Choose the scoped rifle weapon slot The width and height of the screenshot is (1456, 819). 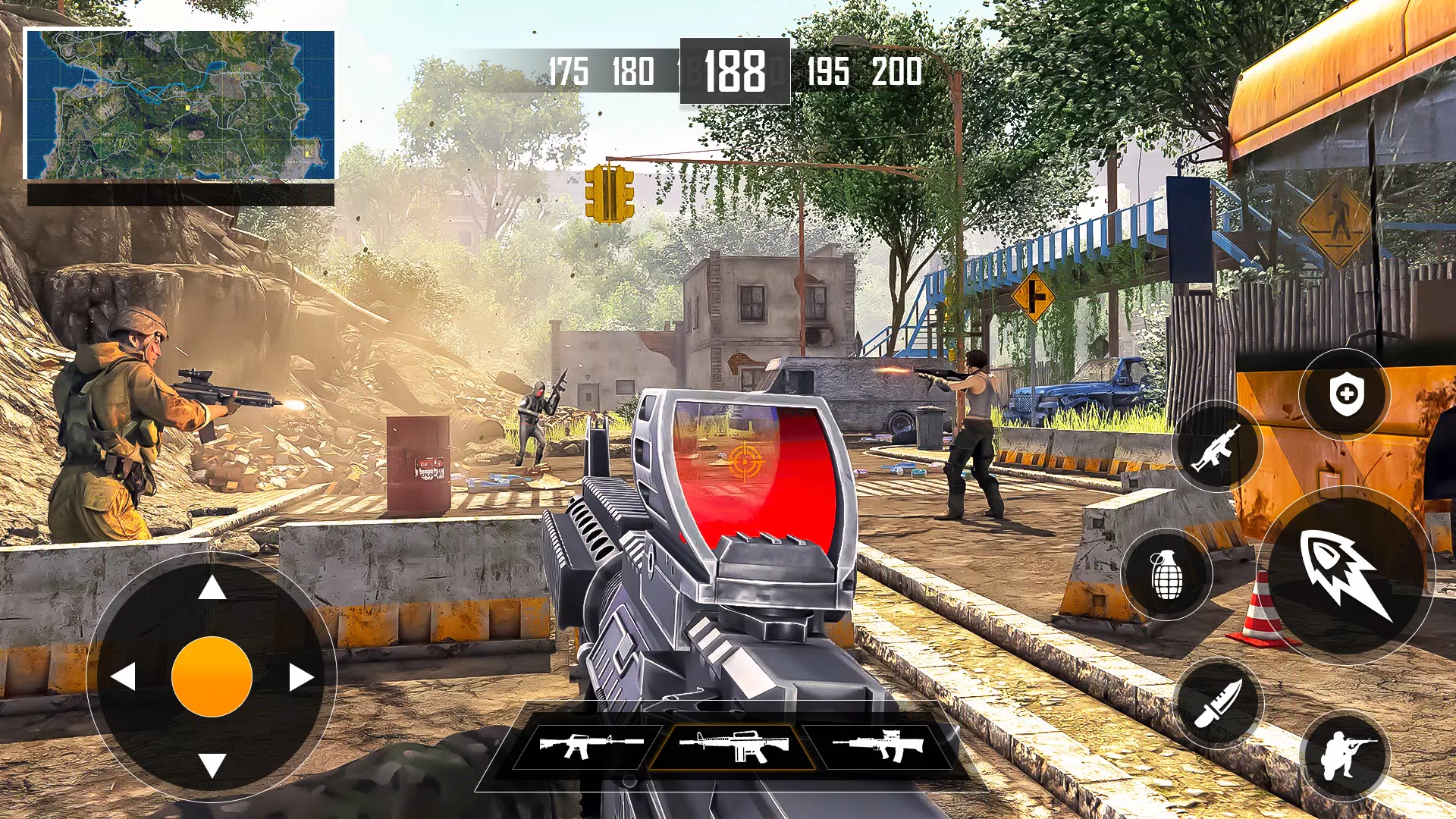pyautogui.click(x=878, y=745)
